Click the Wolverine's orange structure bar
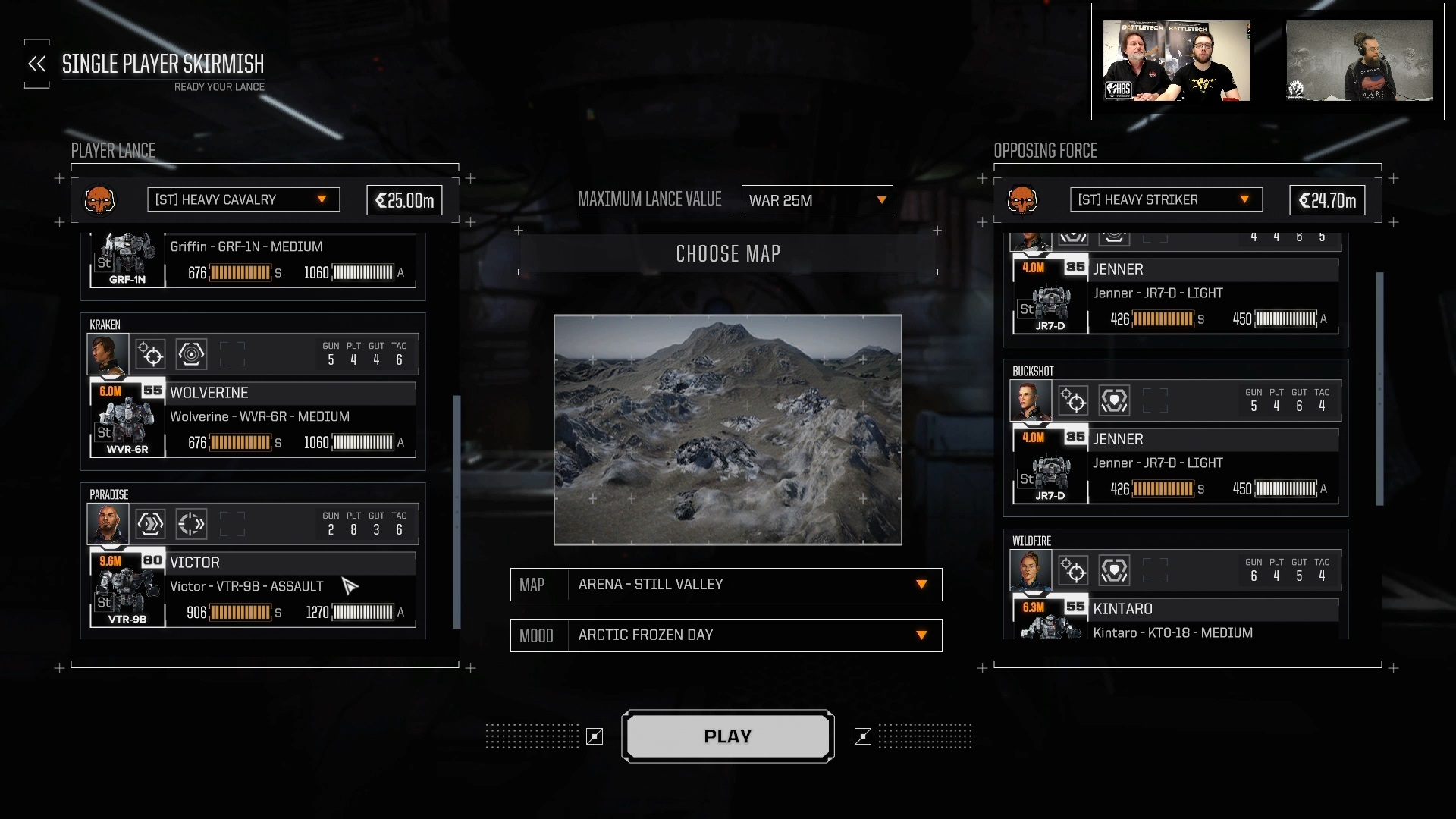1456x819 pixels. [239, 442]
